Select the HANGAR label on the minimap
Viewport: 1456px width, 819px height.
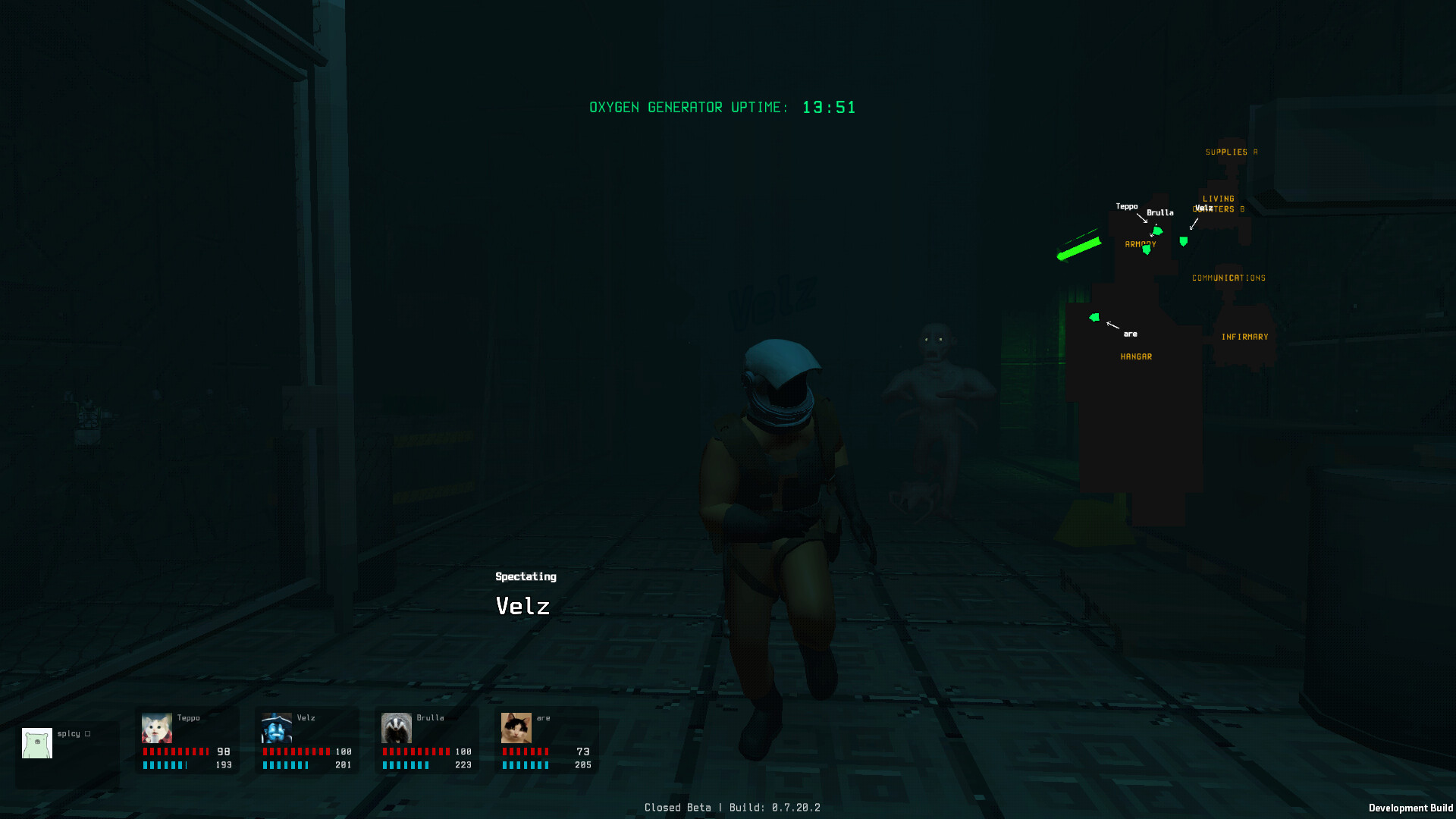point(1137,356)
